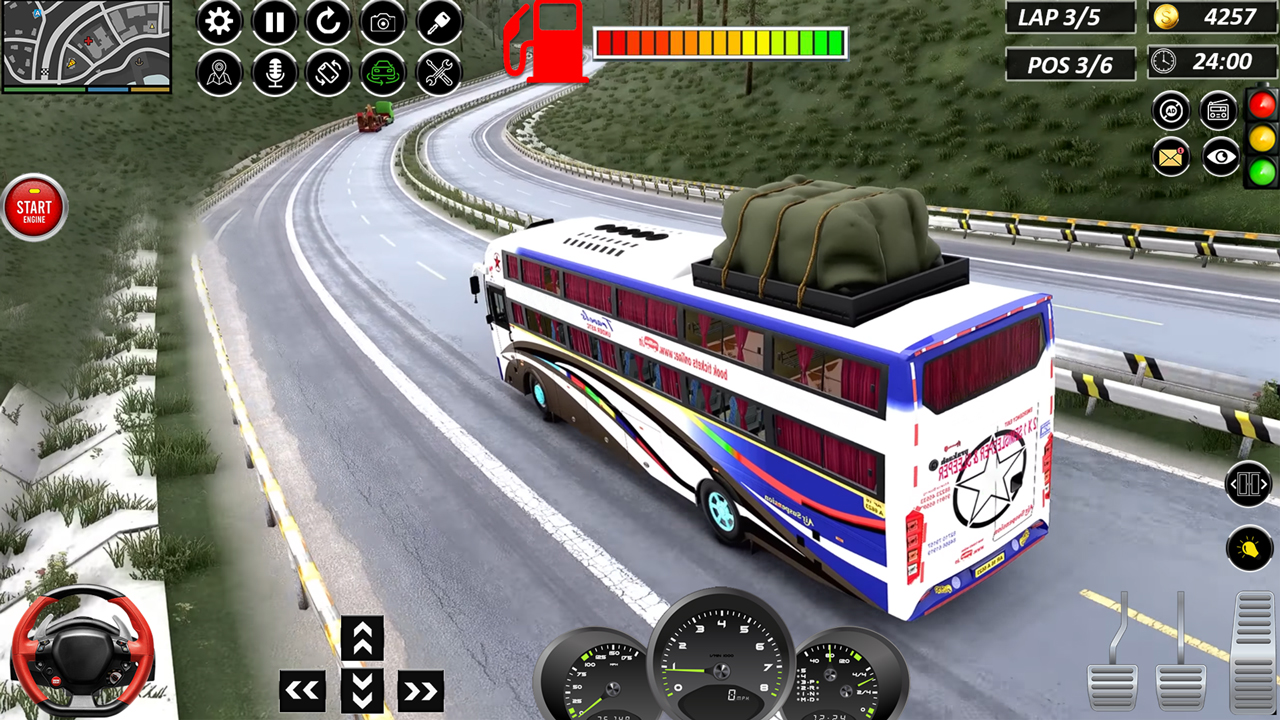The height and width of the screenshot is (720, 1280).
Task: Click the radio icon below the coin counter
Action: 1217,111
